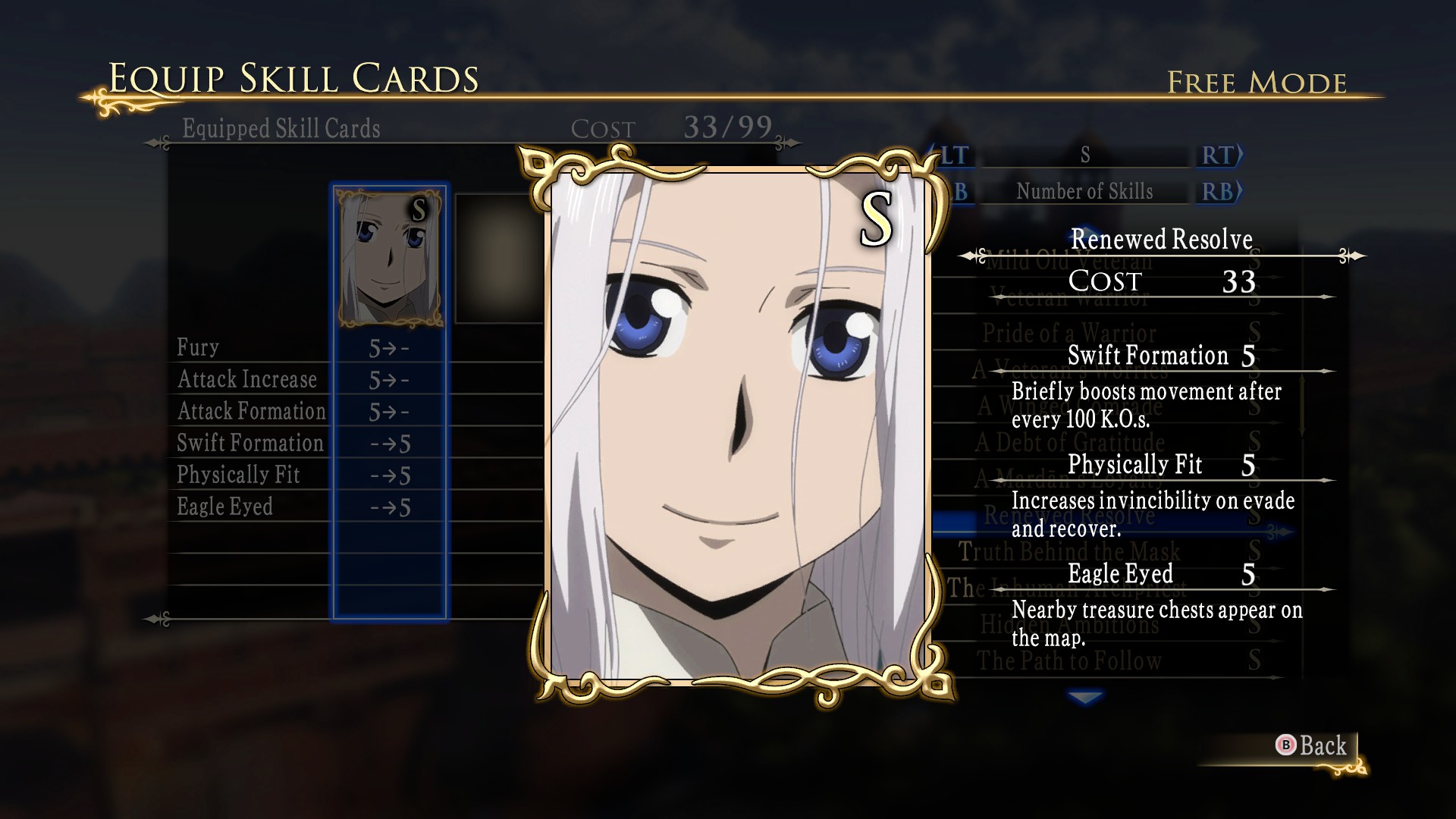1456x819 pixels.
Task: Open the S sort dropdown between LT and RT
Action: click(x=1084, y=156)
